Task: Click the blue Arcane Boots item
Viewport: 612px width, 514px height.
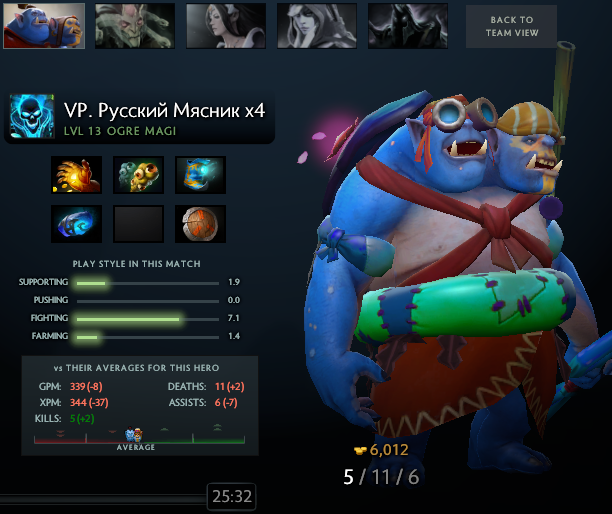Action: point(77,224)
